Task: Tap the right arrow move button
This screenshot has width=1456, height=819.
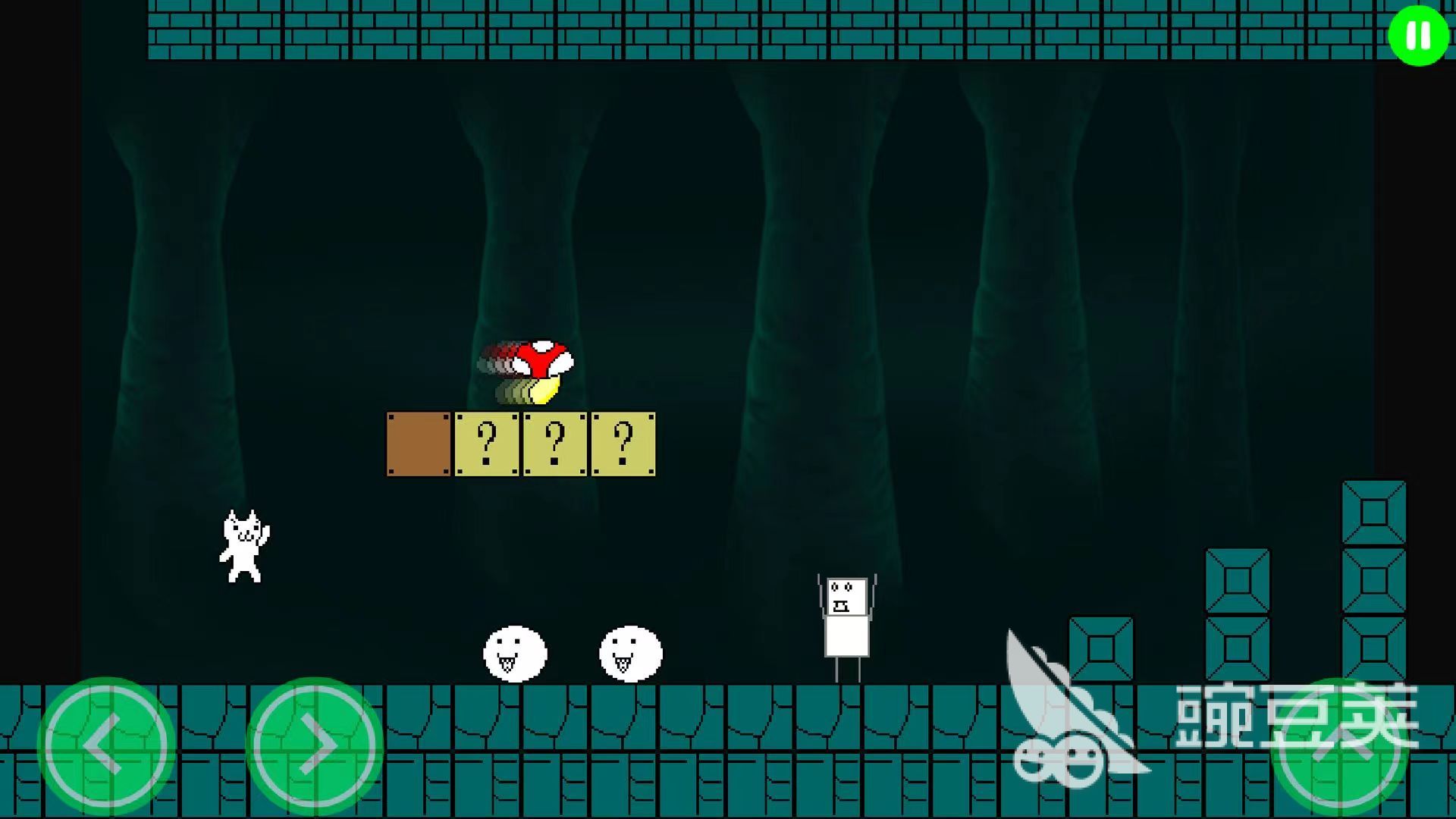Action: pyautogui.click(x=314, y=745)
